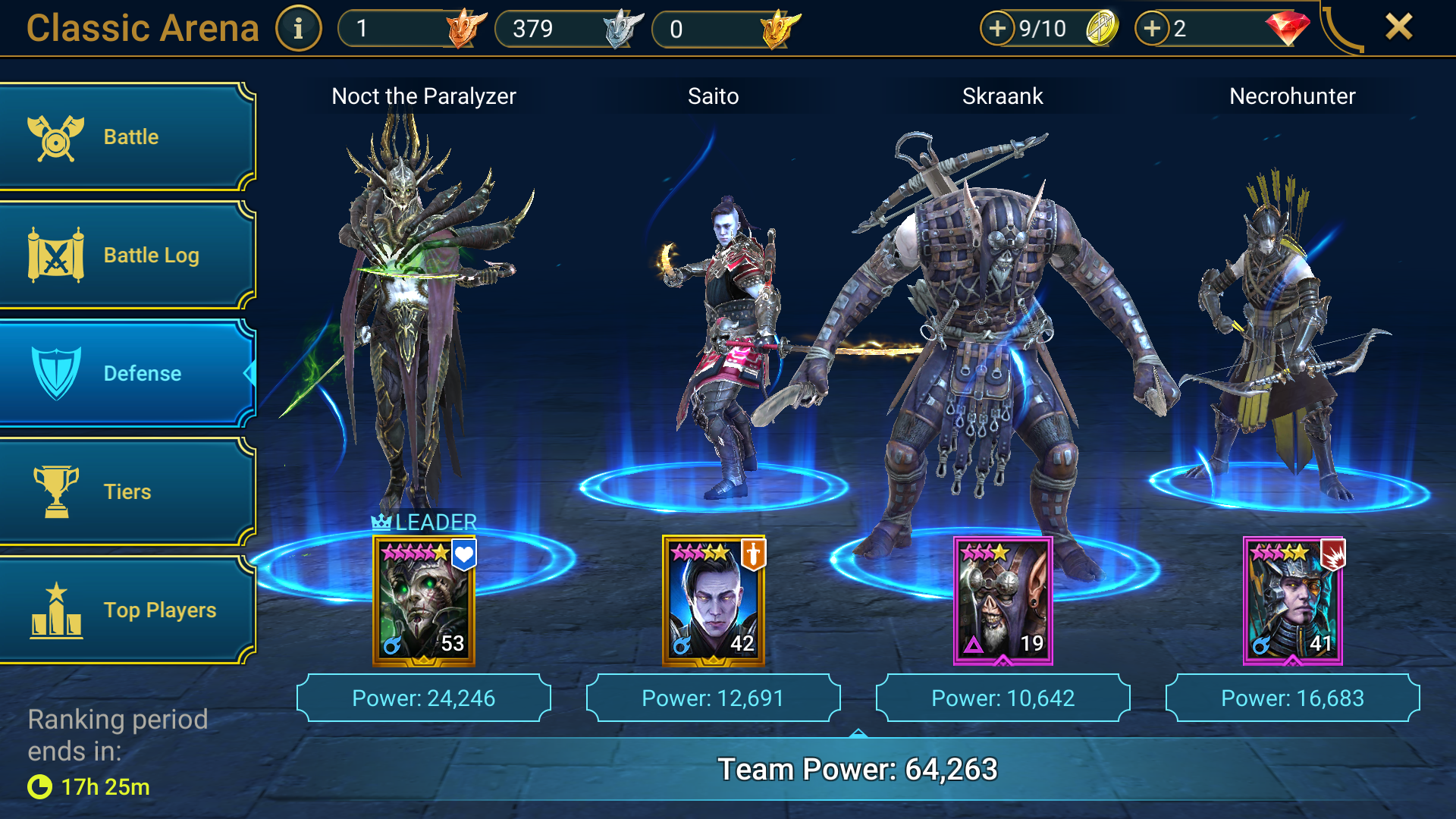
Task: Add more arena tokens with plus button
Action: click(997, 29)
